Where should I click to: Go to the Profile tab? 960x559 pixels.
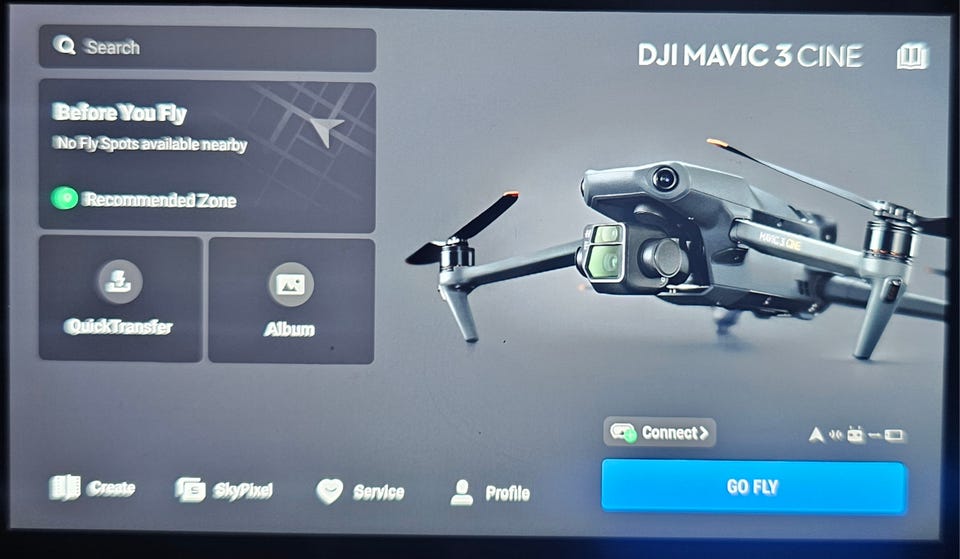pyautogui.click(x=490, y=492)
